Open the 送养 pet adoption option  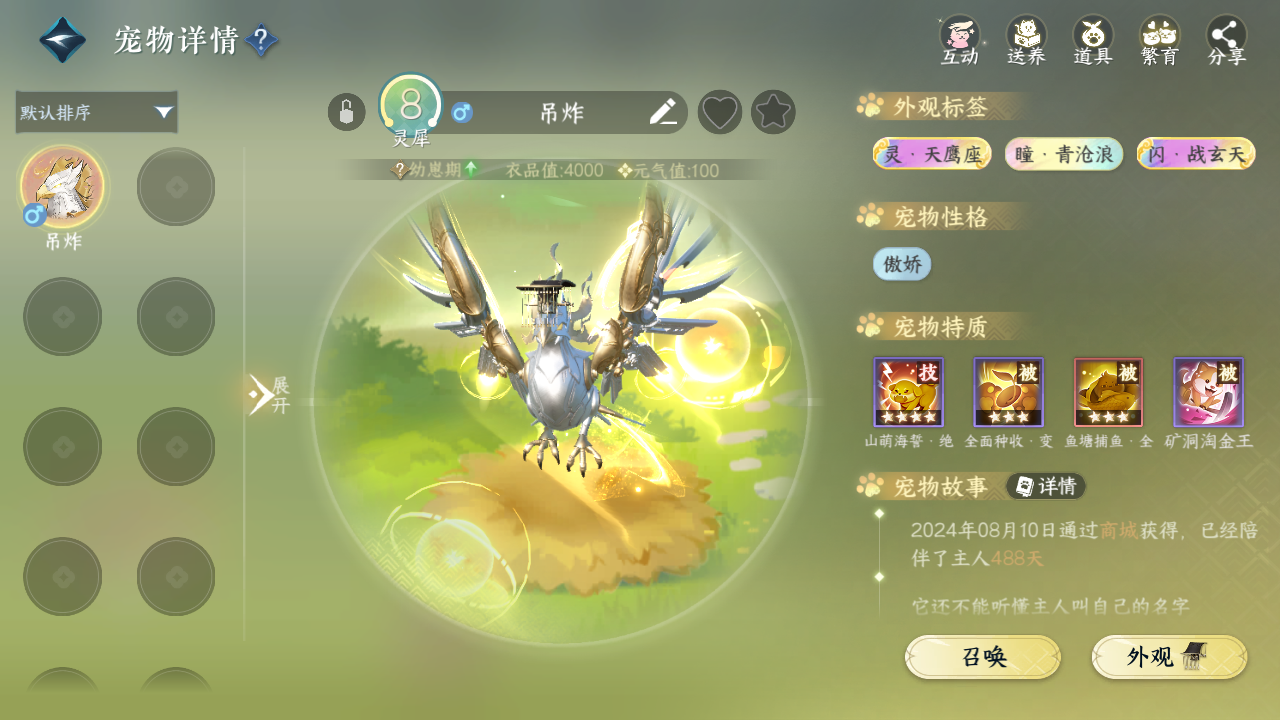point(1026,40)
